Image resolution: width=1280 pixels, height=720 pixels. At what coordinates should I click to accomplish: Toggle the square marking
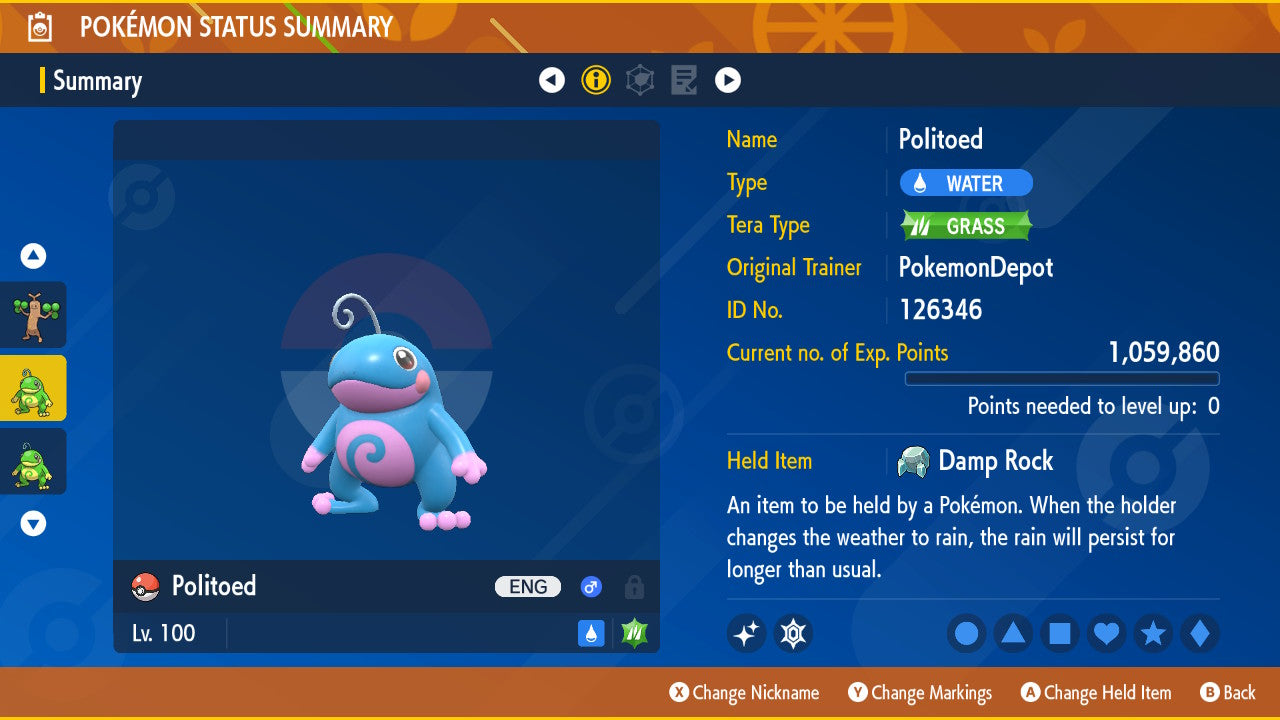(1060, 633)
